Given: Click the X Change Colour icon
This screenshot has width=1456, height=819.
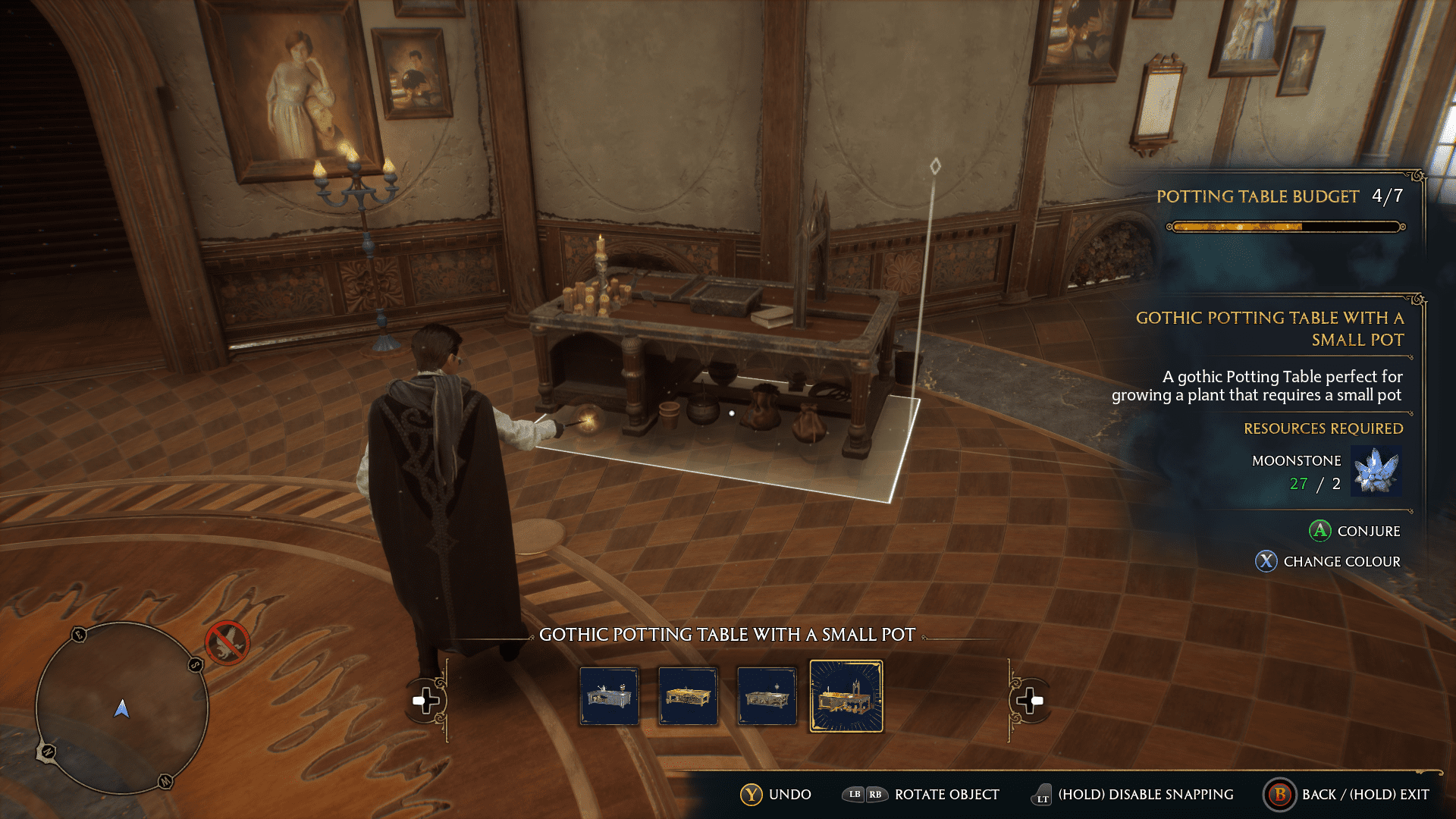Looking at the screenshot, I should (1265, 562).
